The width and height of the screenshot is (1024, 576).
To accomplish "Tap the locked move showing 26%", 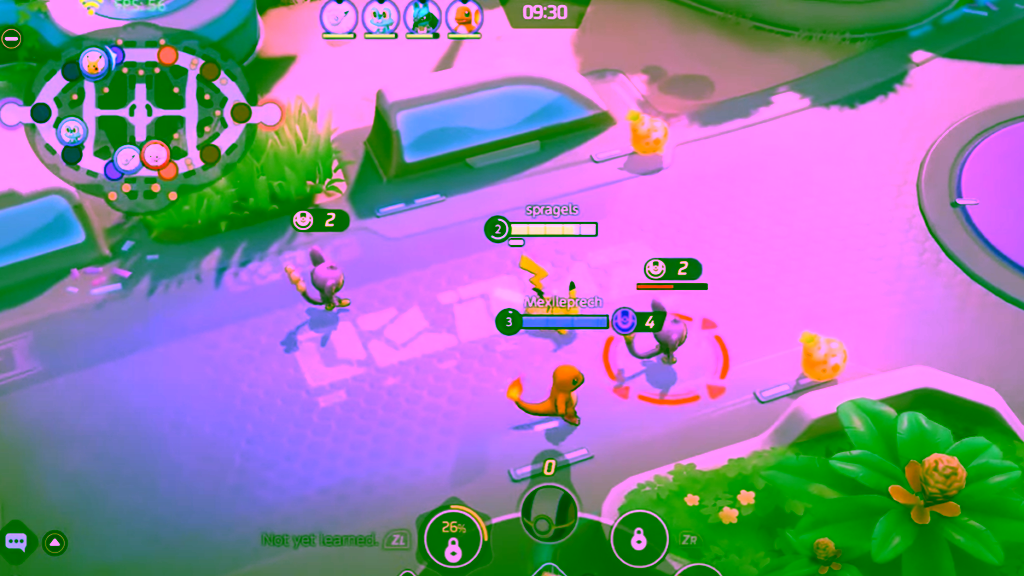I will coord(452,540).
